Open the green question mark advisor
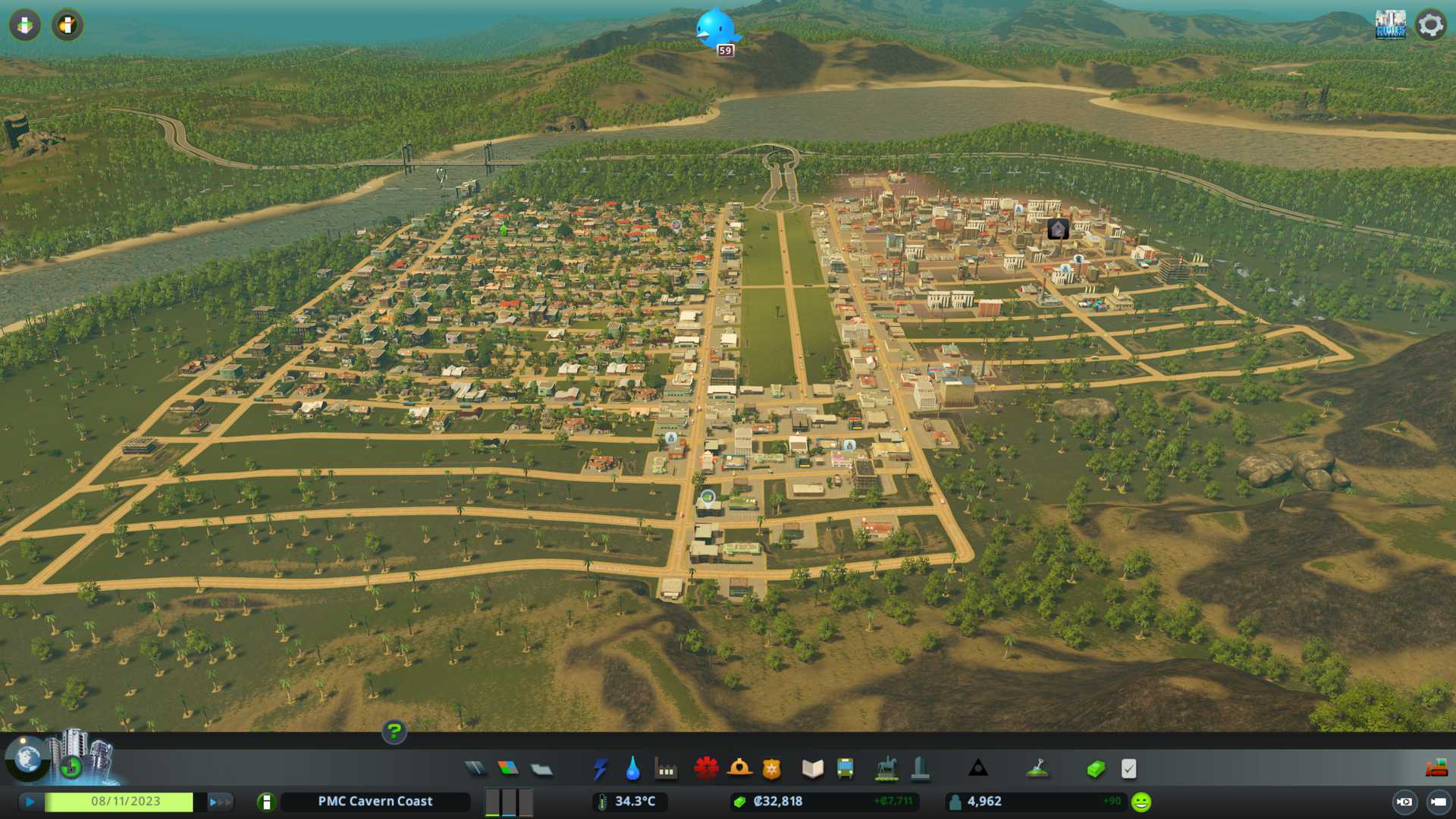This screenshot has height=819, width=1456. point(394,732)
